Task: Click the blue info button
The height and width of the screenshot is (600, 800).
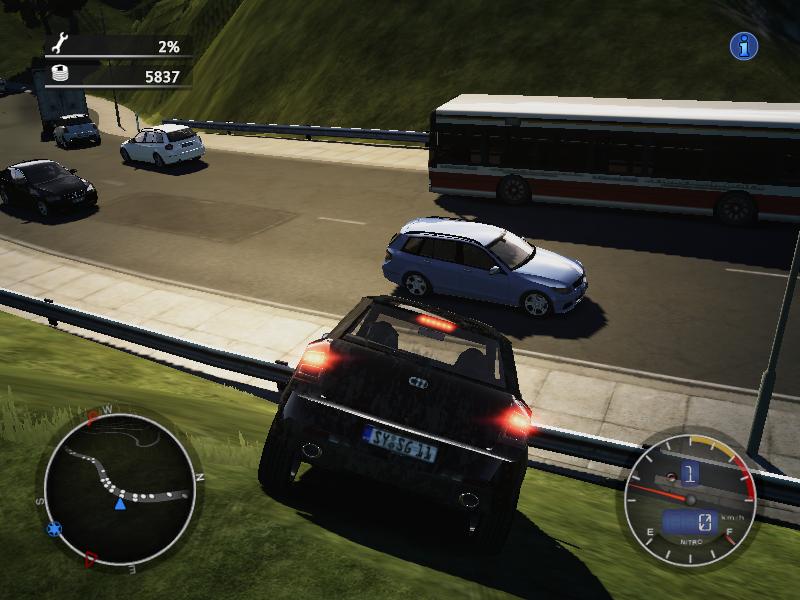Action: 743,46
